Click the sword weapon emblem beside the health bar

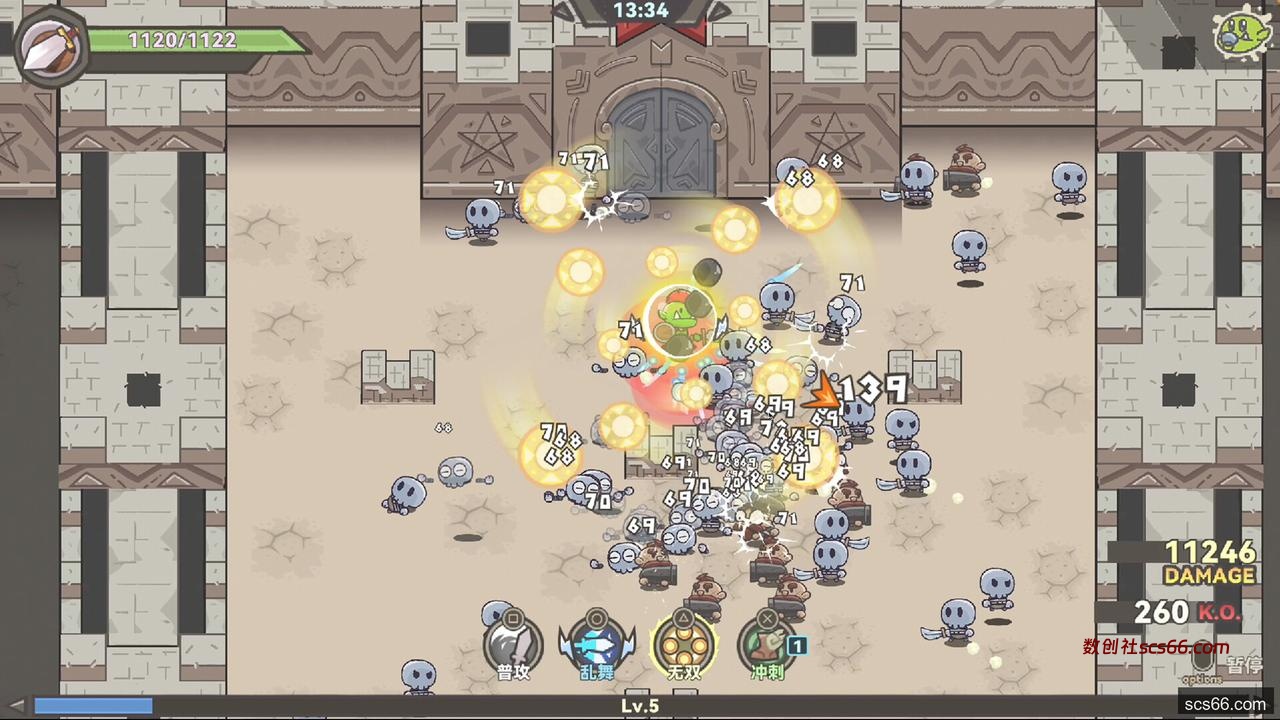tap(50, 46)
